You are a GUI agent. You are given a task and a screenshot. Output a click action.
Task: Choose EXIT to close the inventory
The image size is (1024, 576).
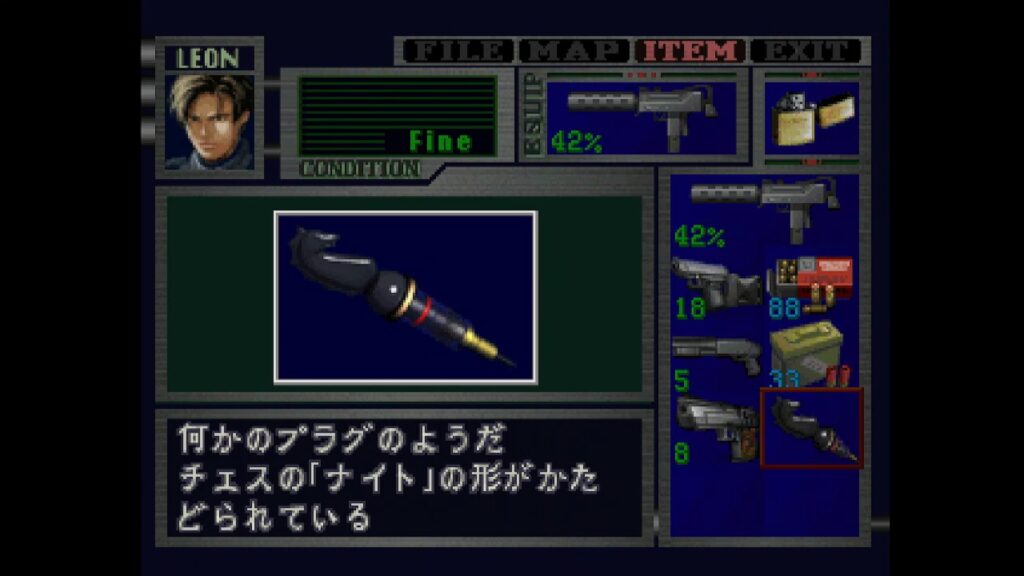(x=806, y=50)
